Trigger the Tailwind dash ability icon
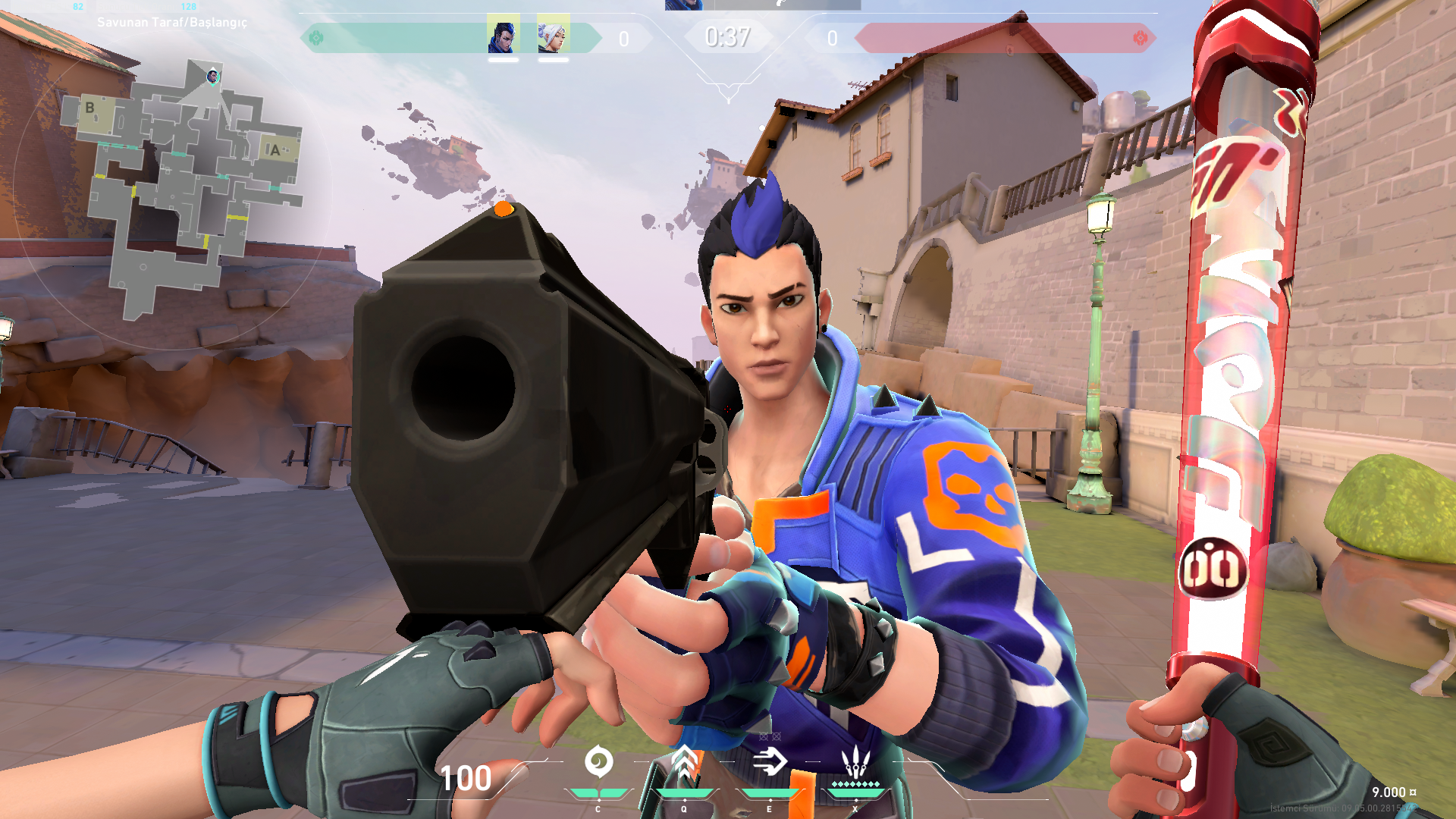The width and height of the screenshot is (1456, 819). [x=769, y=762]
